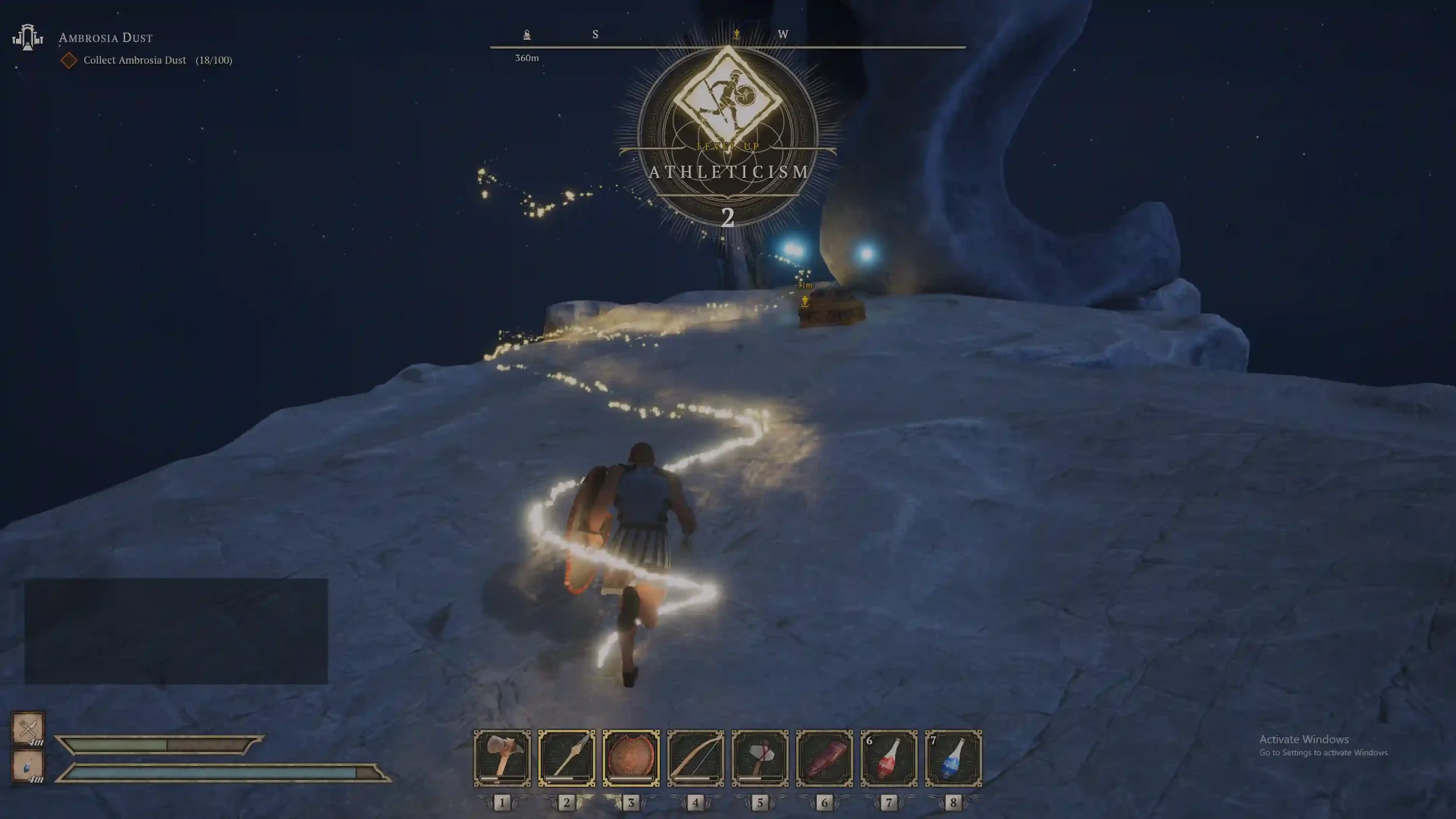Click the blue drink buff icon

tap(28, 766)
